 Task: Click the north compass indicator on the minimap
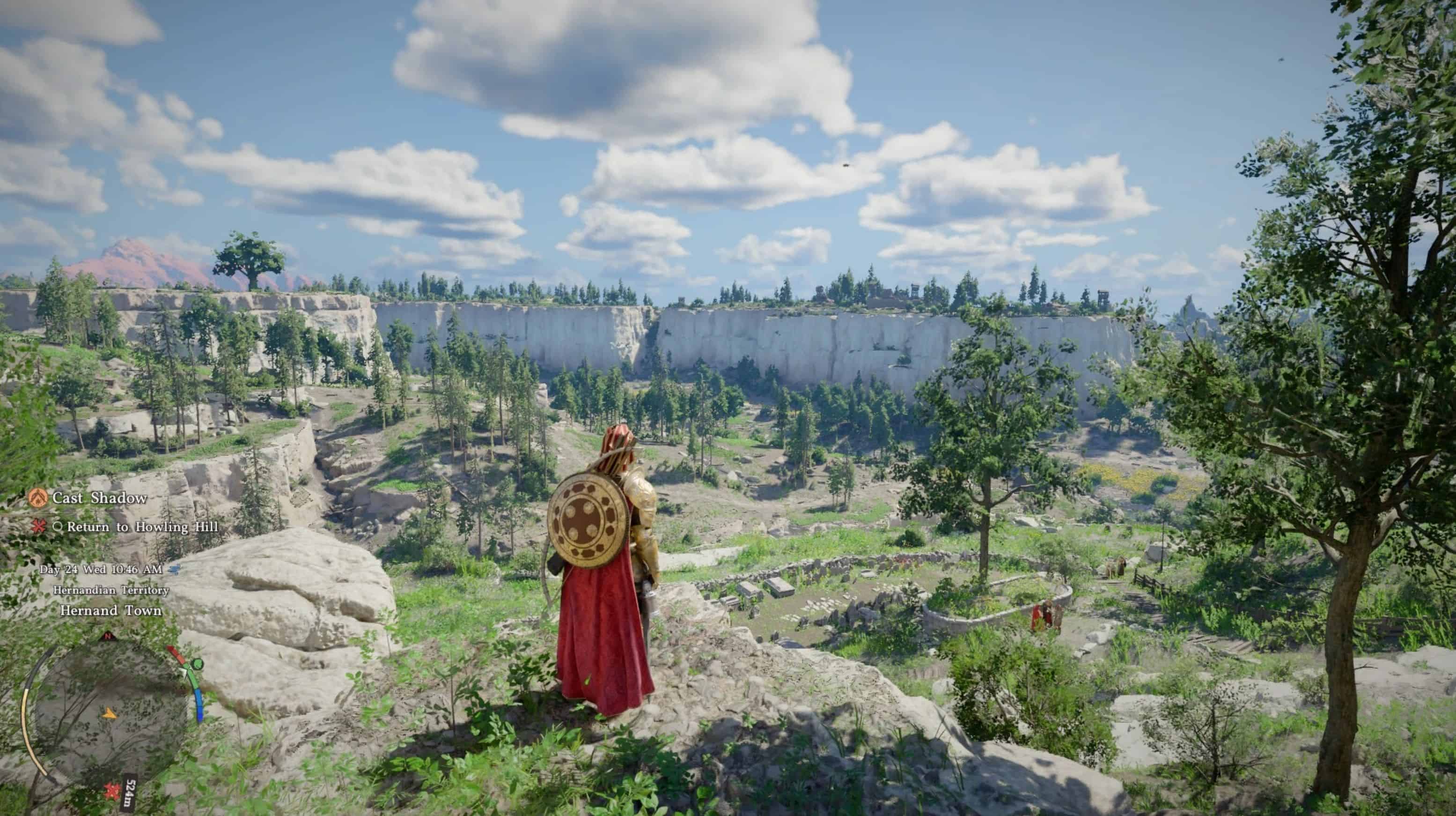point(107,637)
